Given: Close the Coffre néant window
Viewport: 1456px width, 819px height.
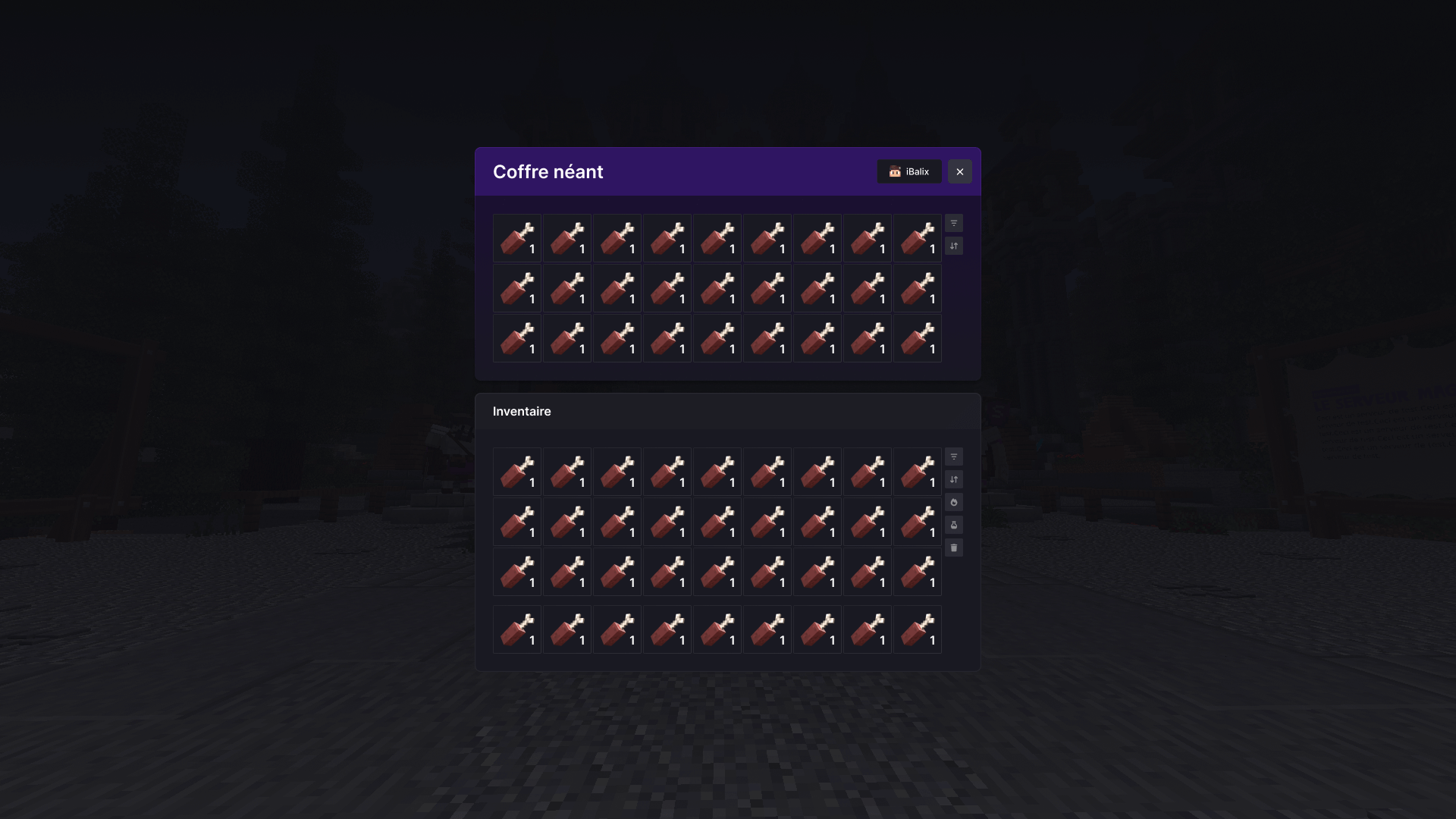Looking at the screenshot, I should pos(960,171).
